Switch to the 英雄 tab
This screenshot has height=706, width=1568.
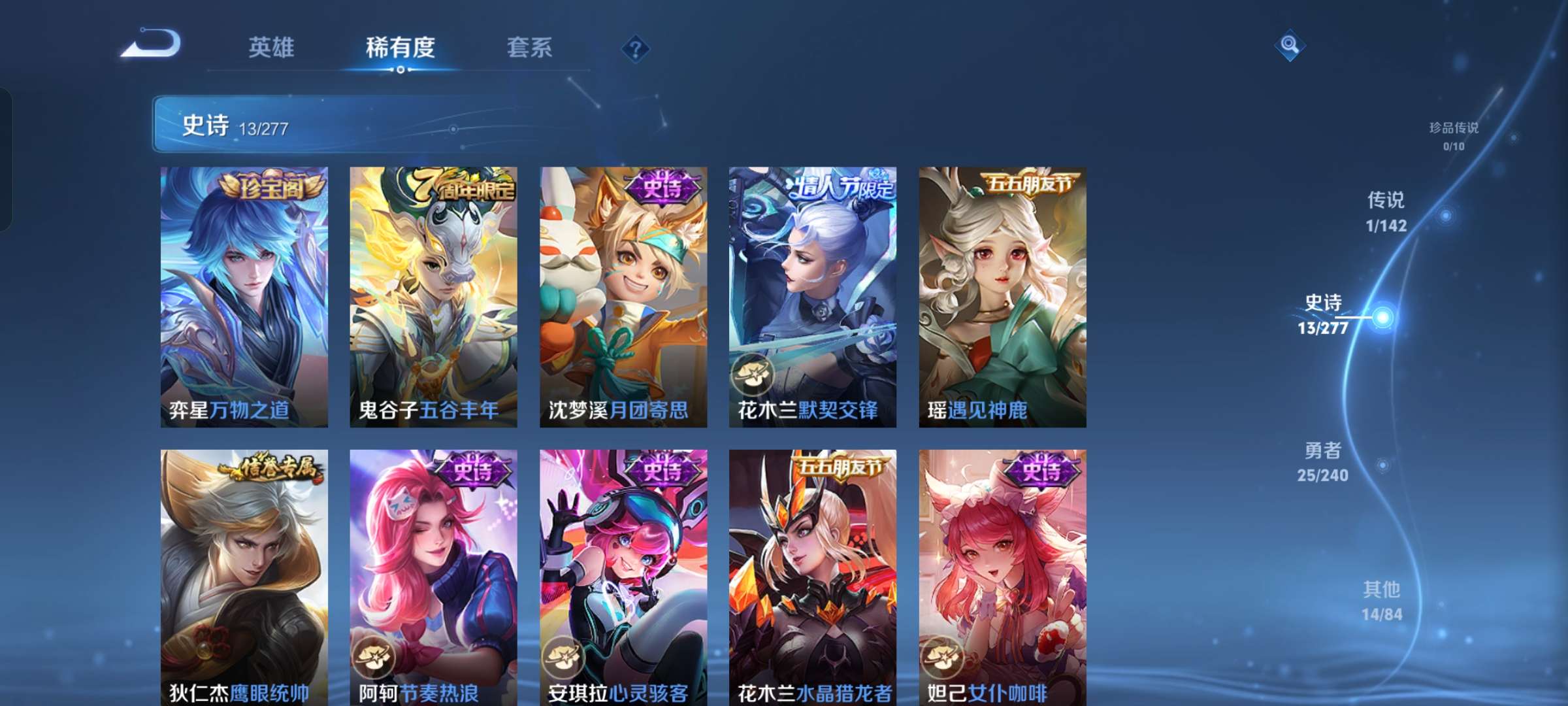point(272,48)
